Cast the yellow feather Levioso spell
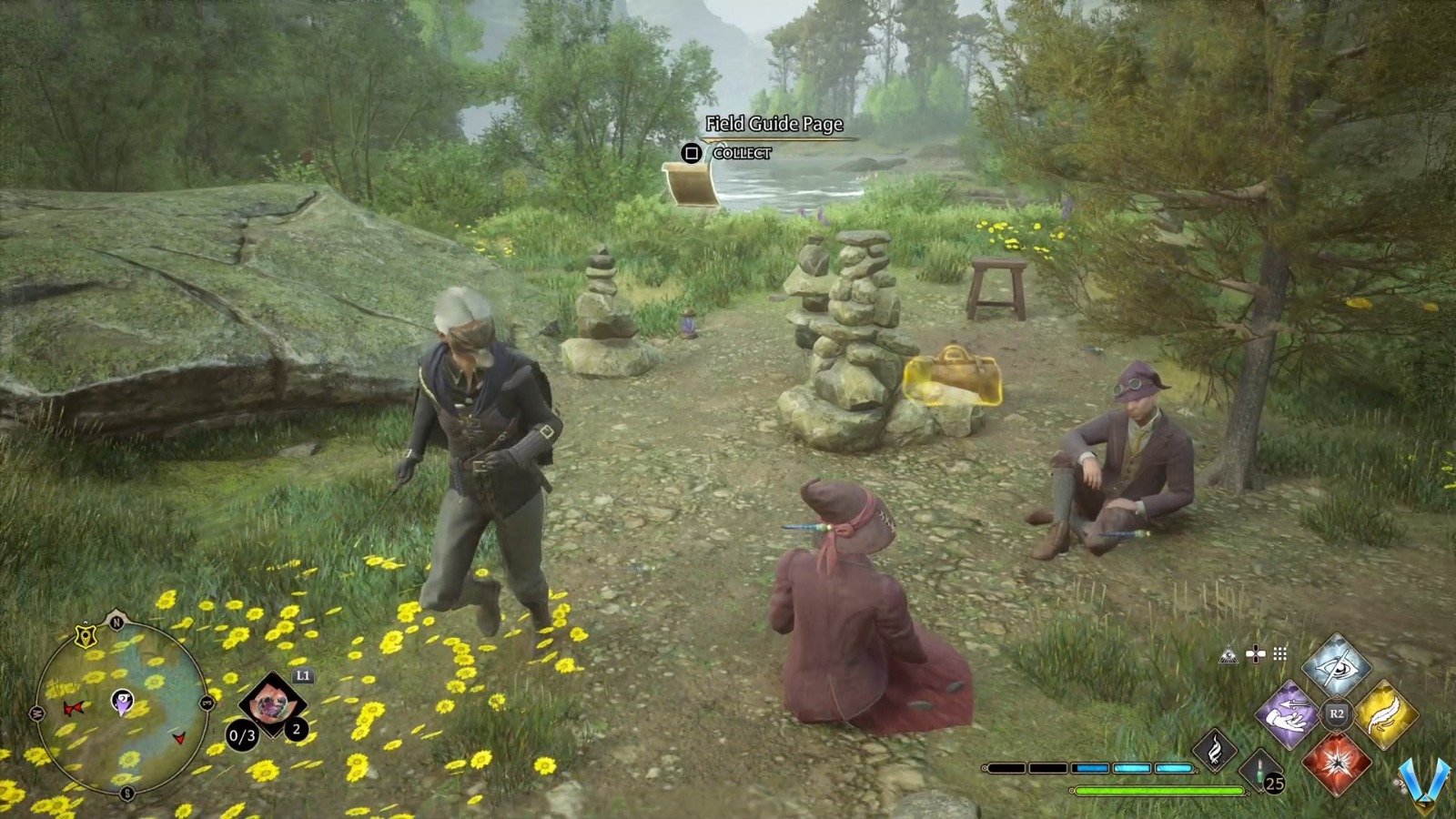The width and height of the screenshot is (1456, 819). tap(1385, 714)
